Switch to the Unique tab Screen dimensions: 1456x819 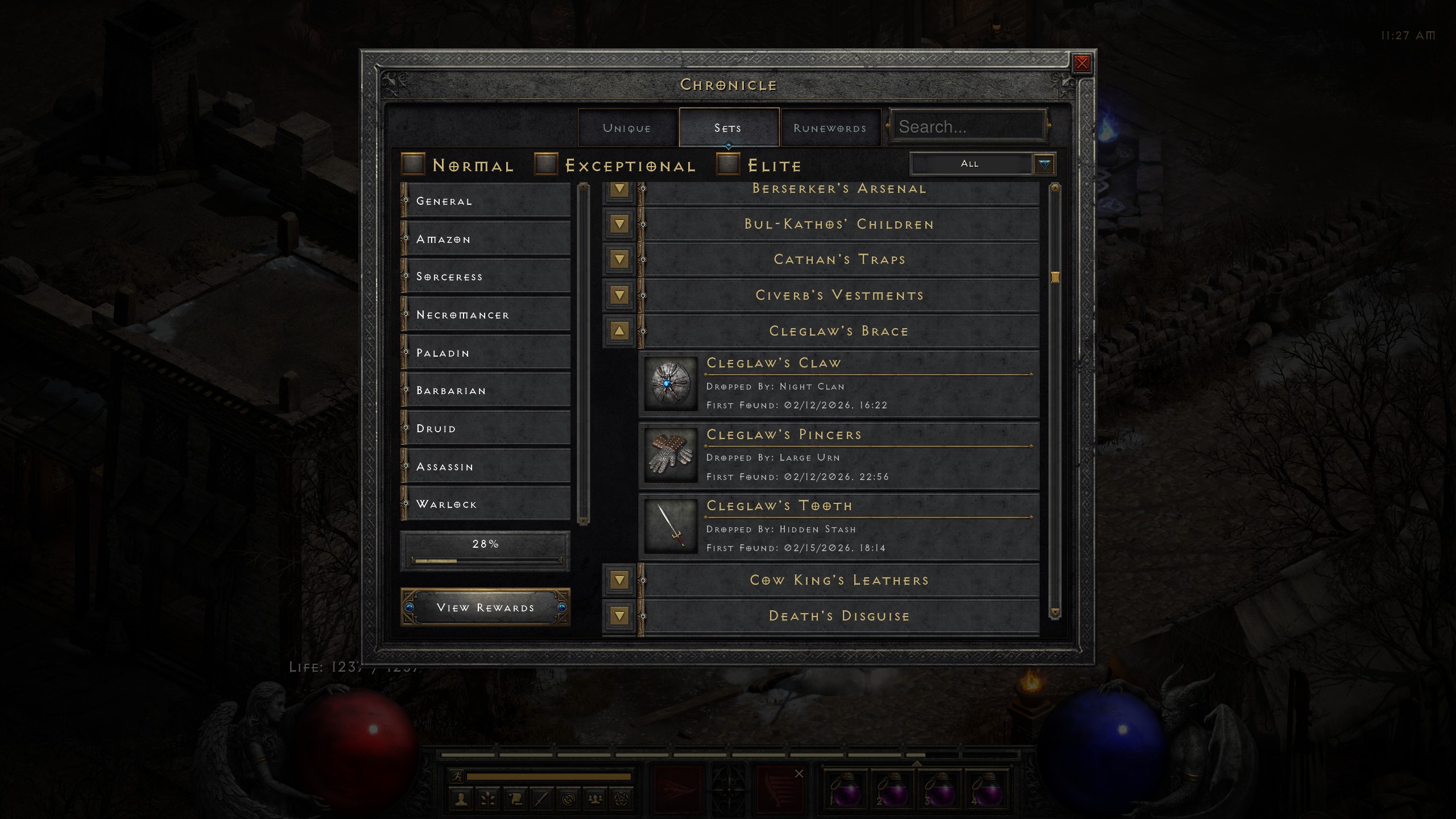tap(627, 128)
